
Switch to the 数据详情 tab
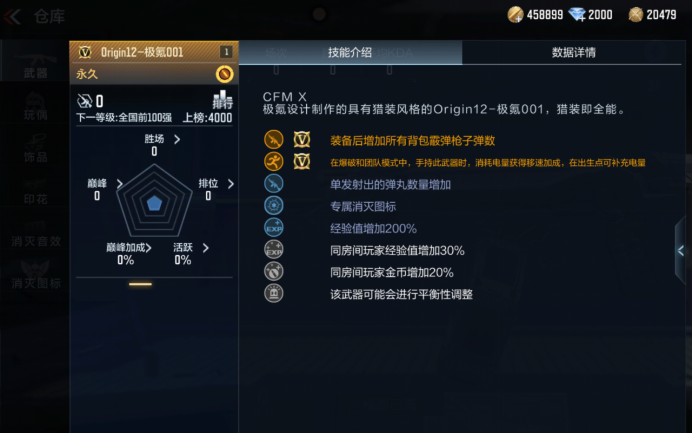[x=574, y=52]
